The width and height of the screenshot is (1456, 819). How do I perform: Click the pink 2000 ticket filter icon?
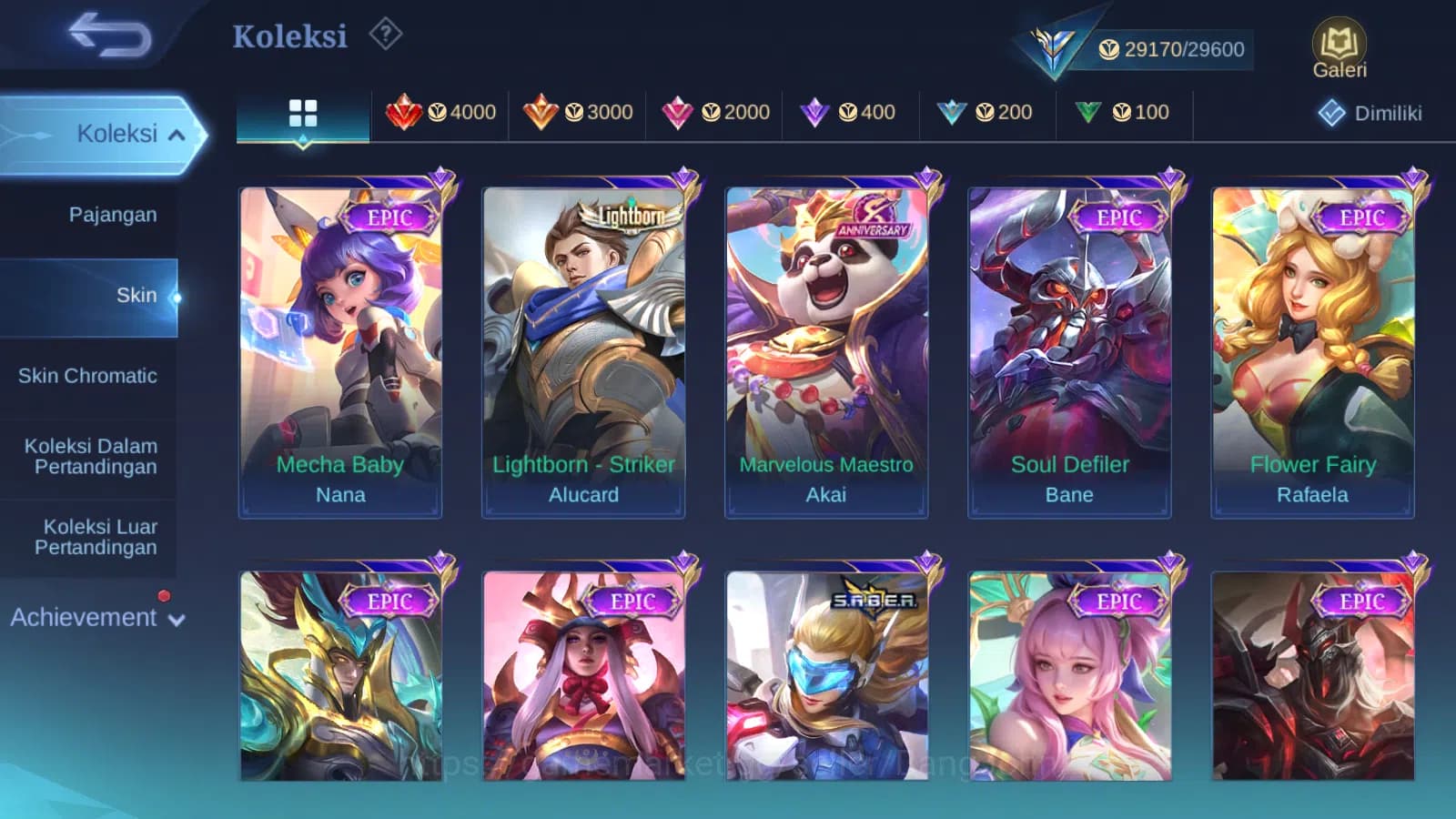pos(680,112)
